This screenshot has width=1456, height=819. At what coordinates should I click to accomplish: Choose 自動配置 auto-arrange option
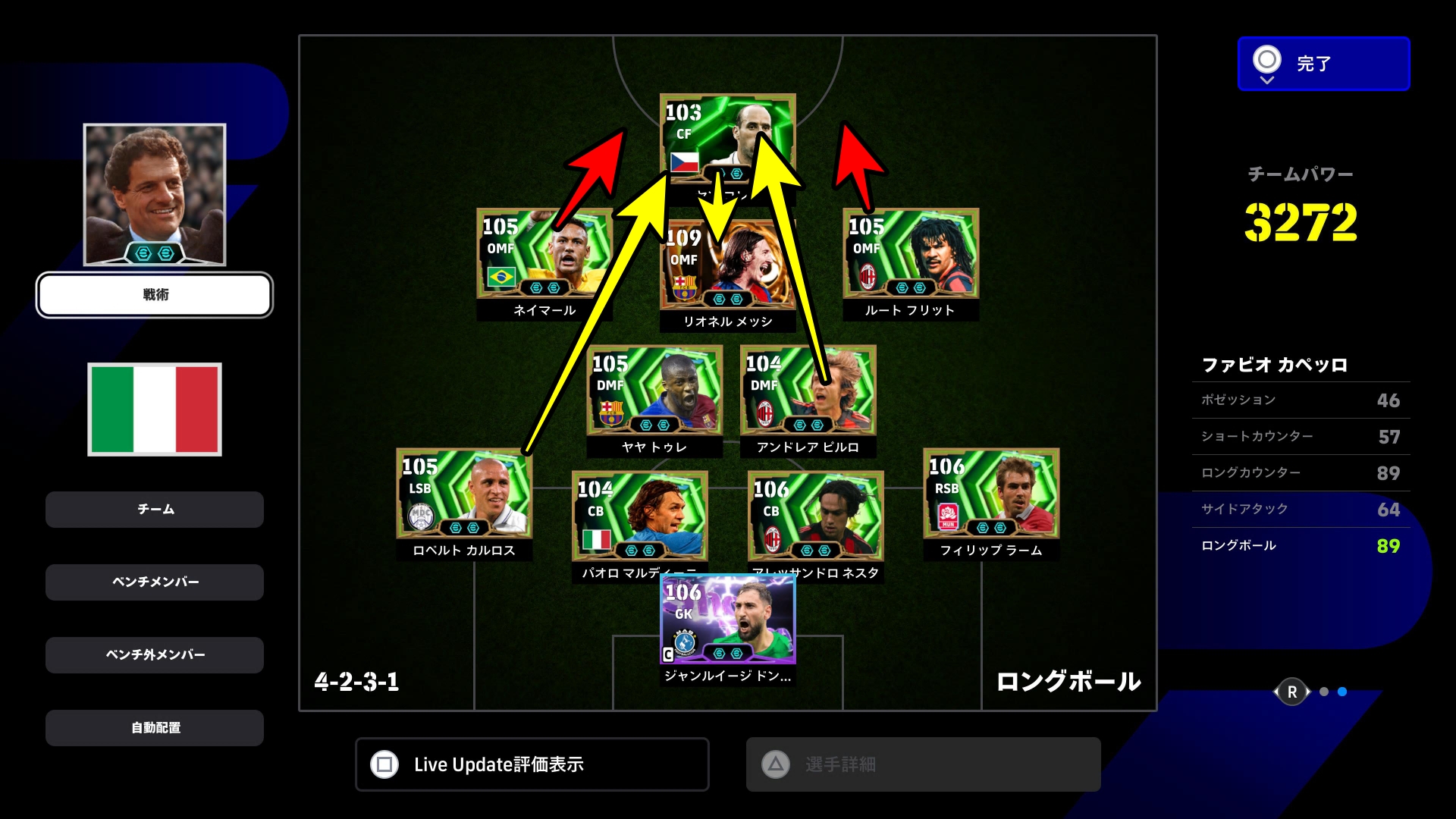(x=155, y=728)
